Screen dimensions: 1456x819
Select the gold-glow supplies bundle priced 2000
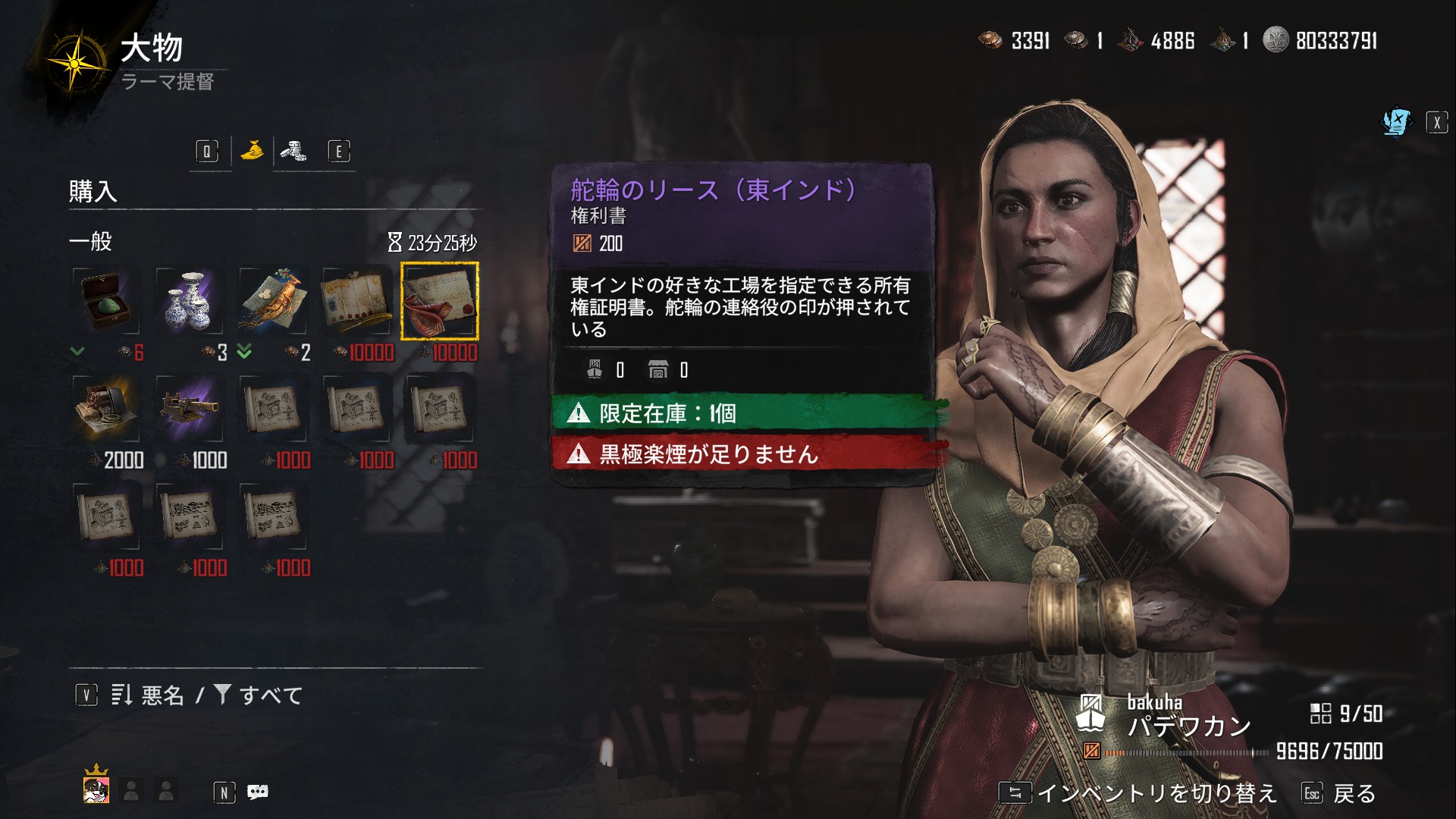click(x=106, y=409)
